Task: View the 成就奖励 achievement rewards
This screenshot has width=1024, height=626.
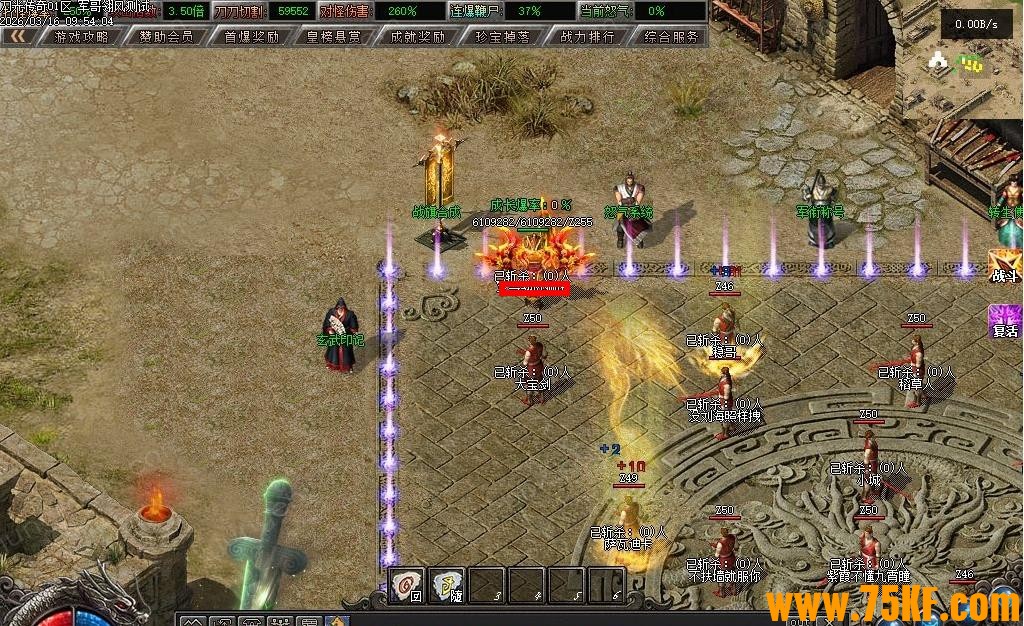Action: pyautogui.click(x=418, y=37)
